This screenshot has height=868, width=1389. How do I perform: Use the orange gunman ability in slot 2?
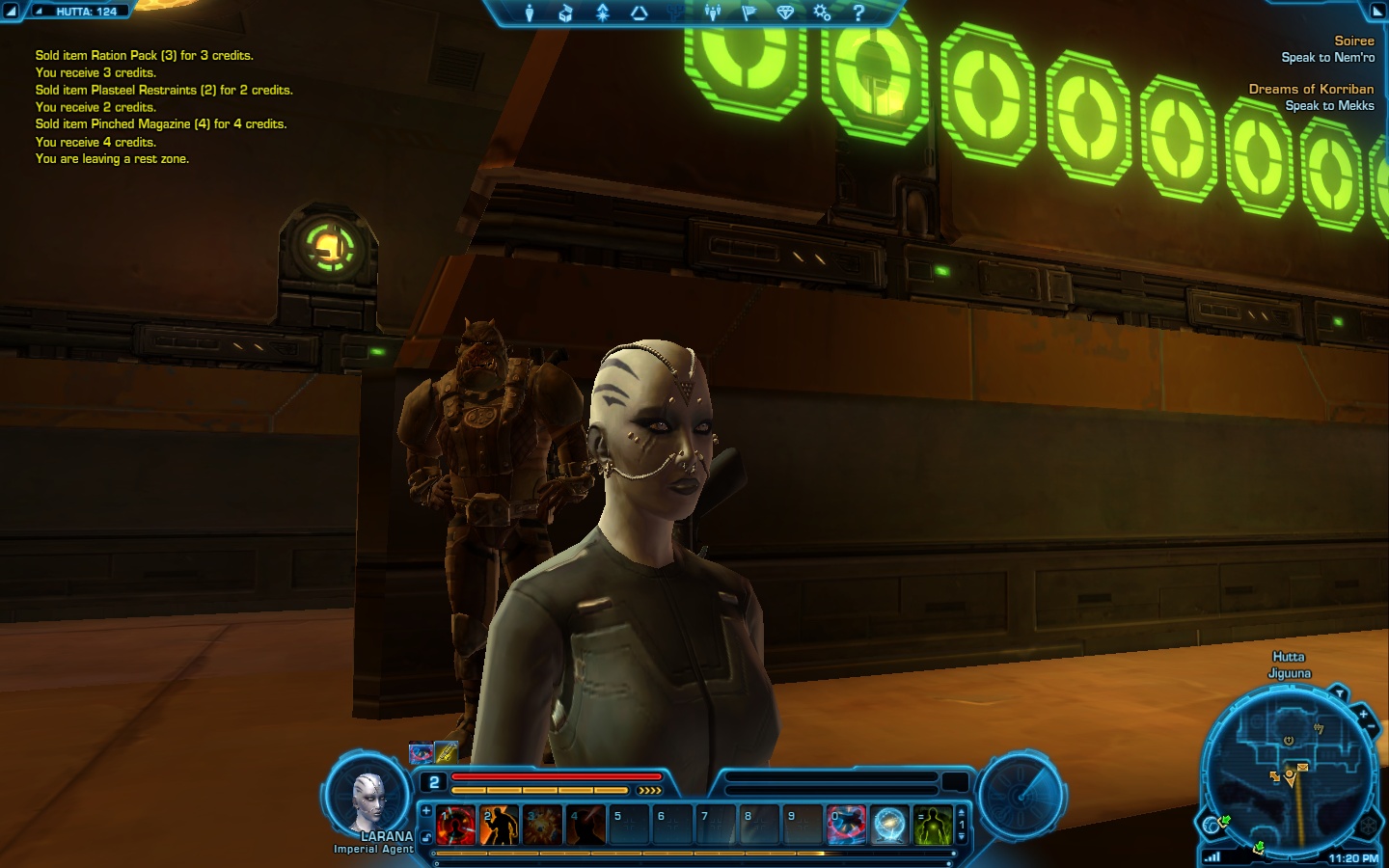click(x=499, y=826)
